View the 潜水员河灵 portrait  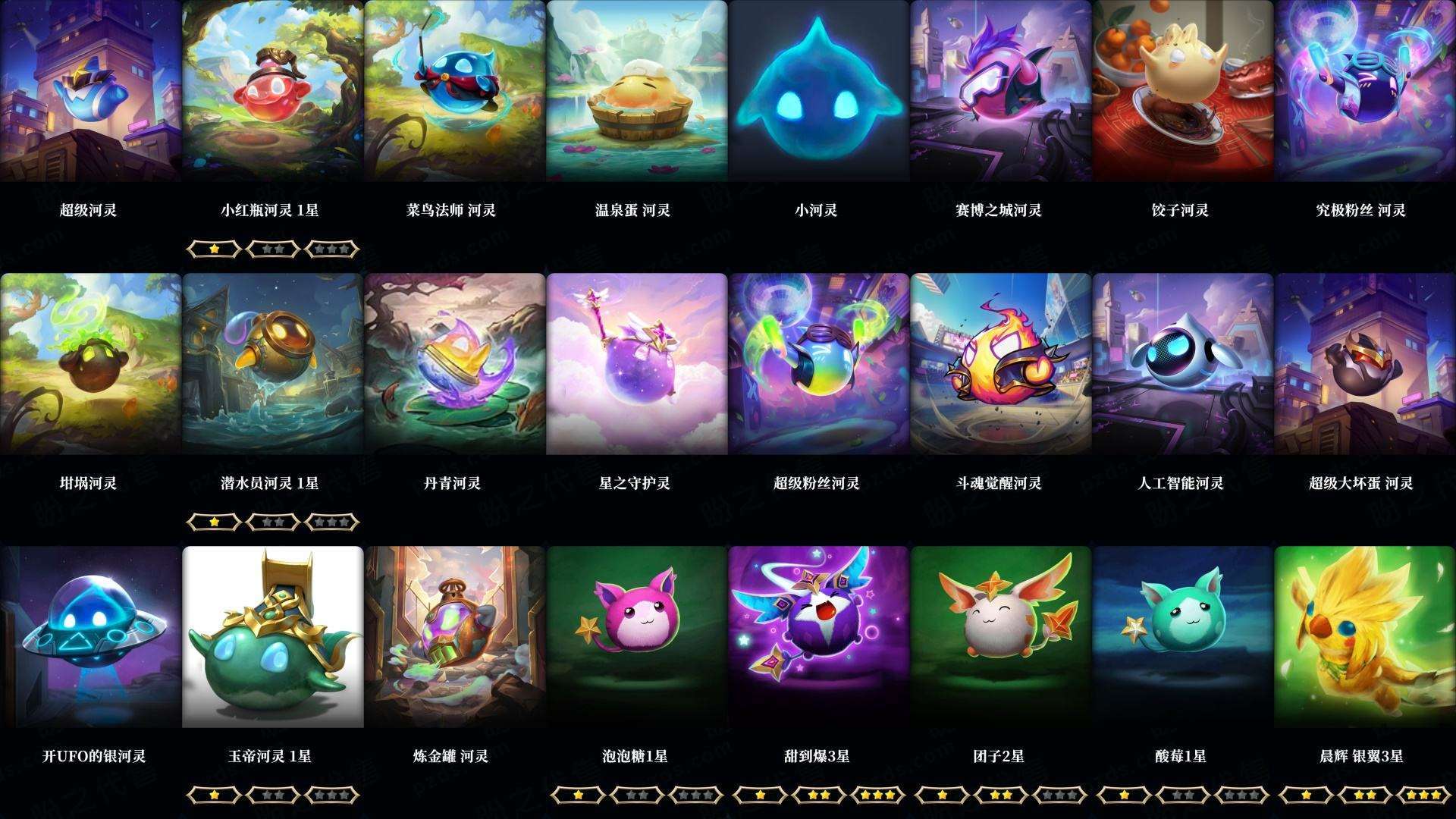pyautogui.click(x=271, y=364)
